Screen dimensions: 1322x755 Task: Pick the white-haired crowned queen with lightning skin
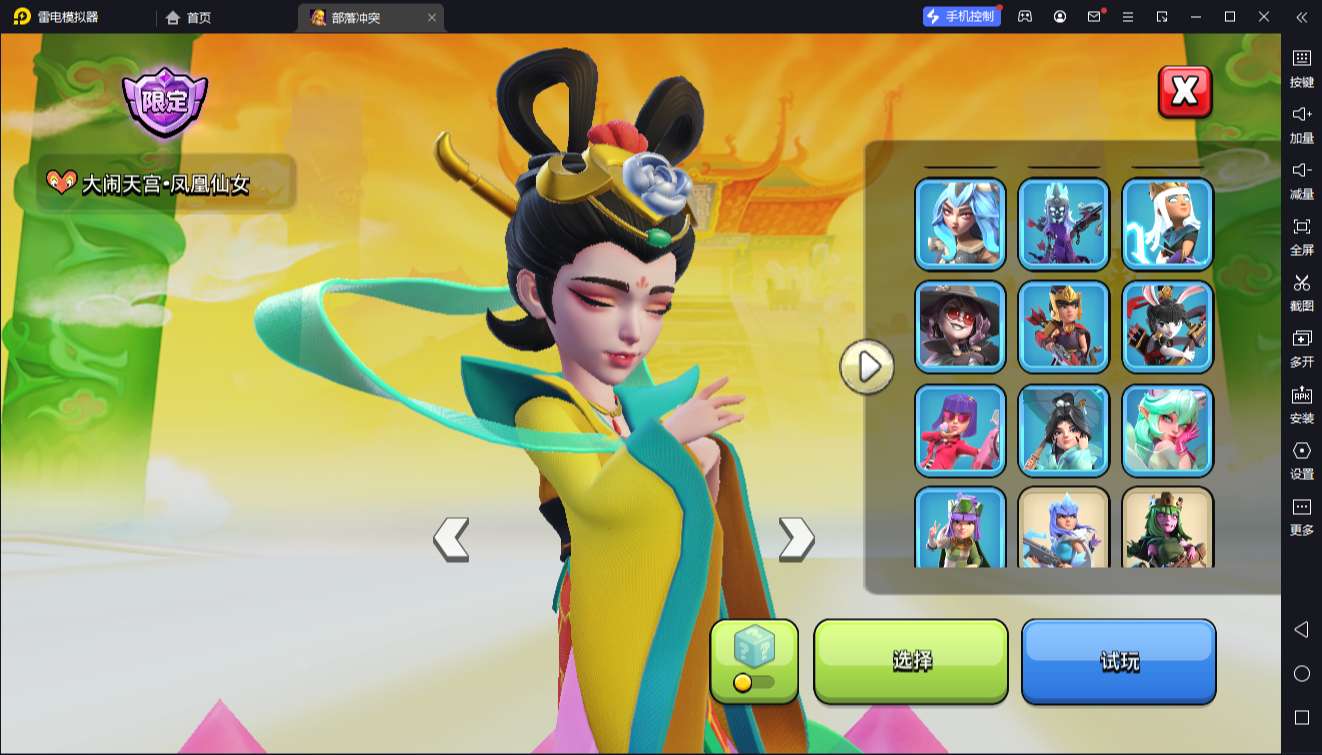coord(1167,224)
